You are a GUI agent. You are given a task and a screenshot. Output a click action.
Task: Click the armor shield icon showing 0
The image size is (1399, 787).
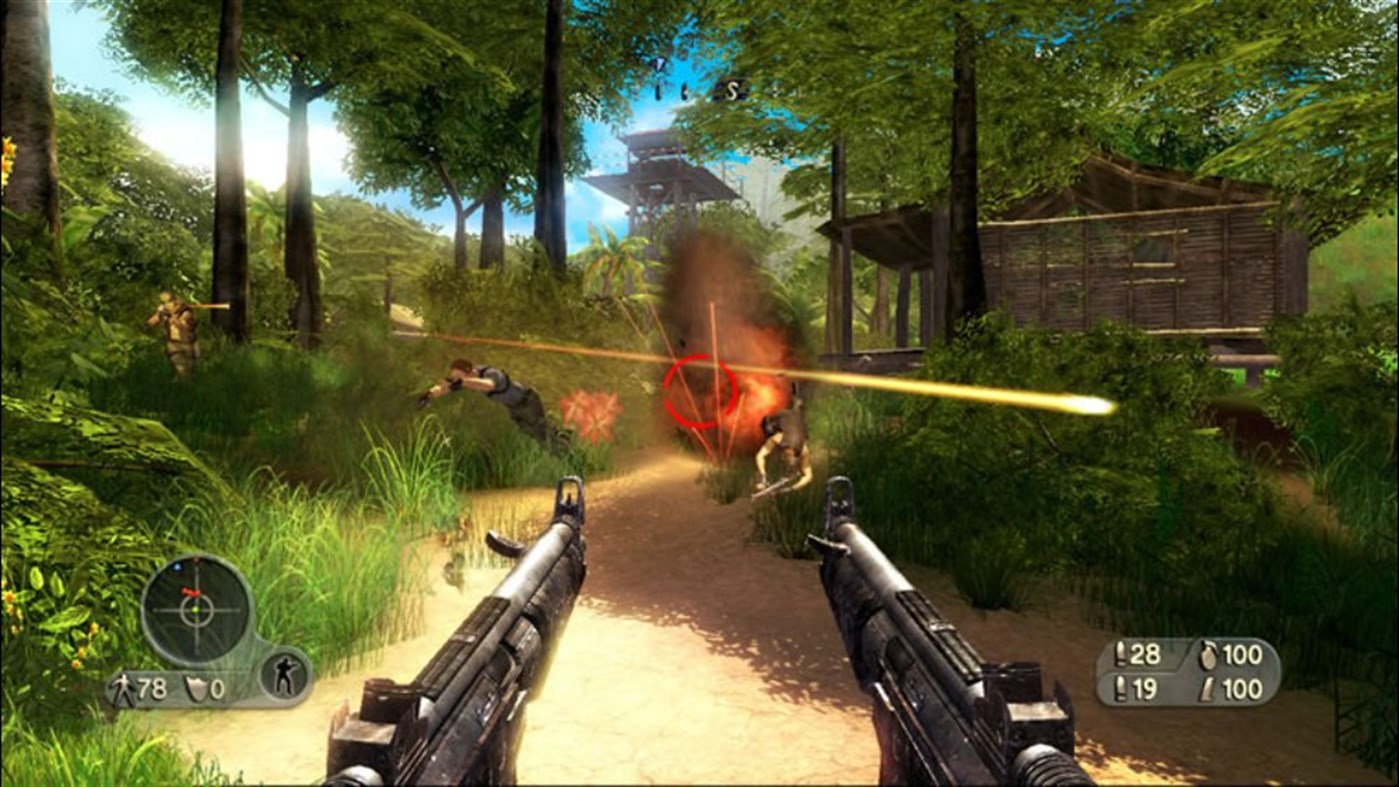coord(196,688)
